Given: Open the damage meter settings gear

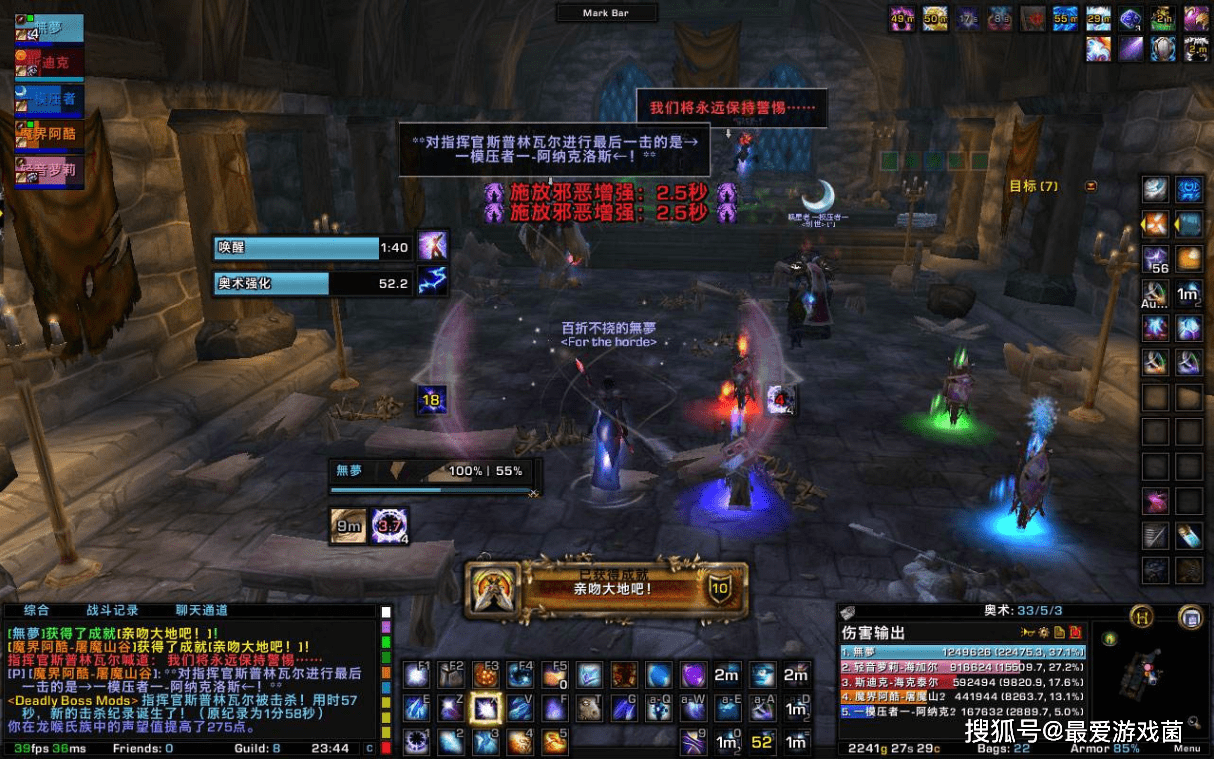Looking at the screenshot, I should coord(1043,633).
